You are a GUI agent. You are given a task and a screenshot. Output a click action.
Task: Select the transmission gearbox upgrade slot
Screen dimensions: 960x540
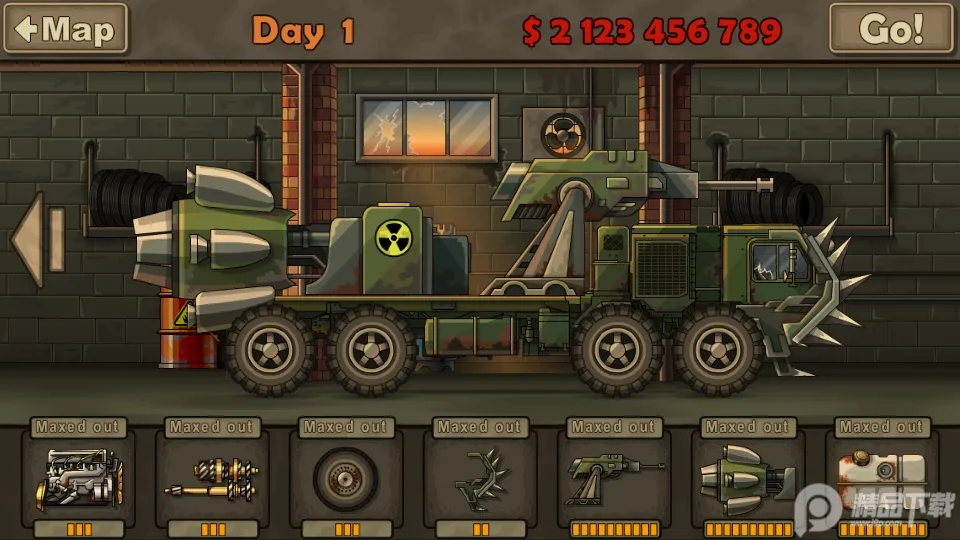(212, 479)
